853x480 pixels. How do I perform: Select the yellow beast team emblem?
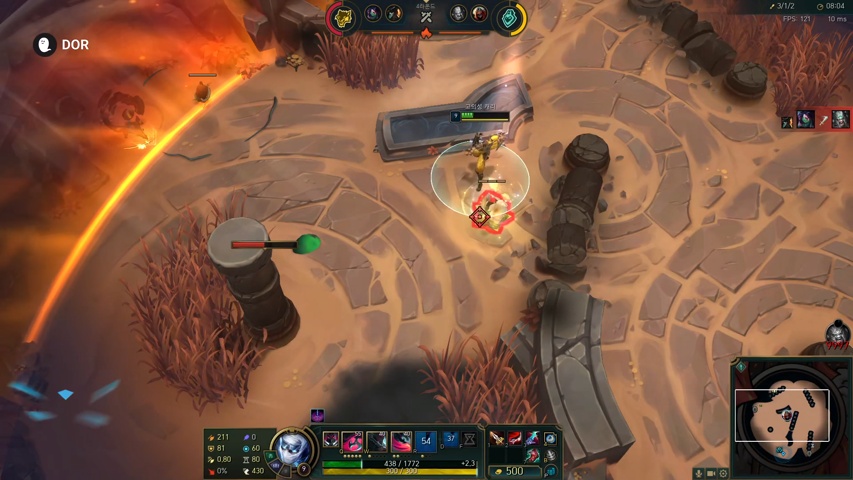(x=344, y=17)
